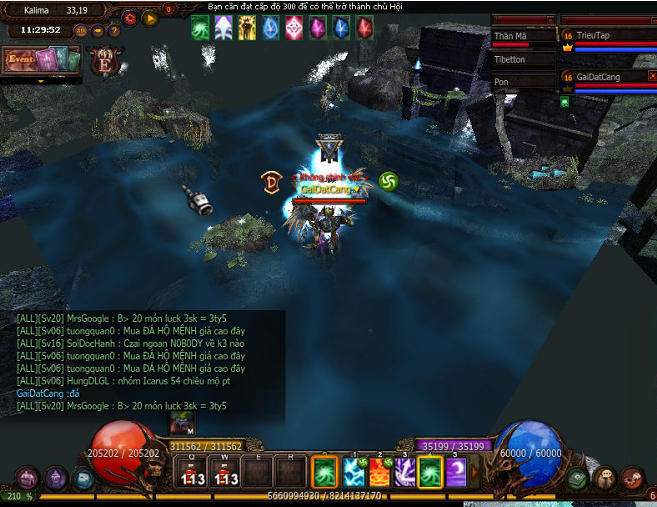Click the winged E shield emblem
The width and height of the screenshot is (657, 507).
coord(104,60)
